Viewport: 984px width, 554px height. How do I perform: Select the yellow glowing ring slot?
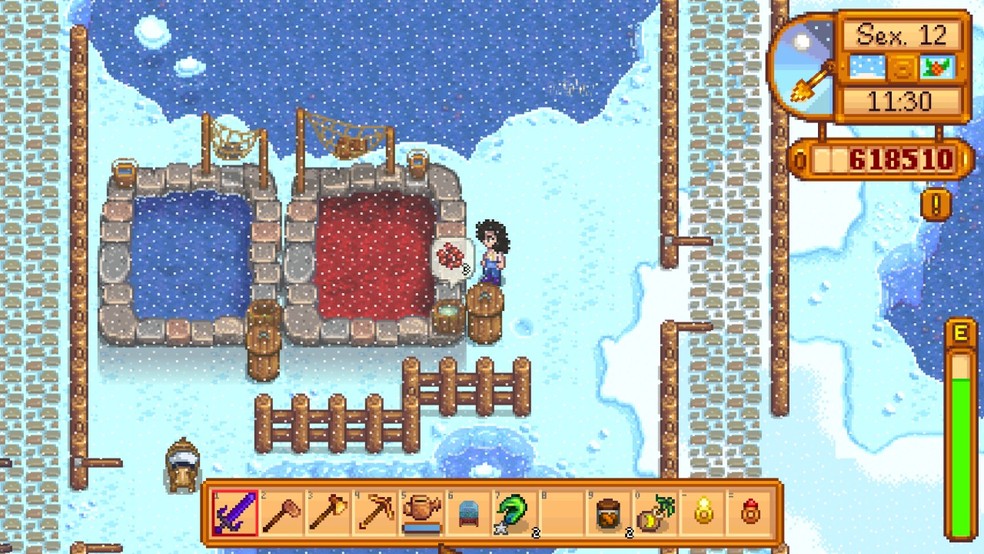pyautogui.click(x=704, y=514)
